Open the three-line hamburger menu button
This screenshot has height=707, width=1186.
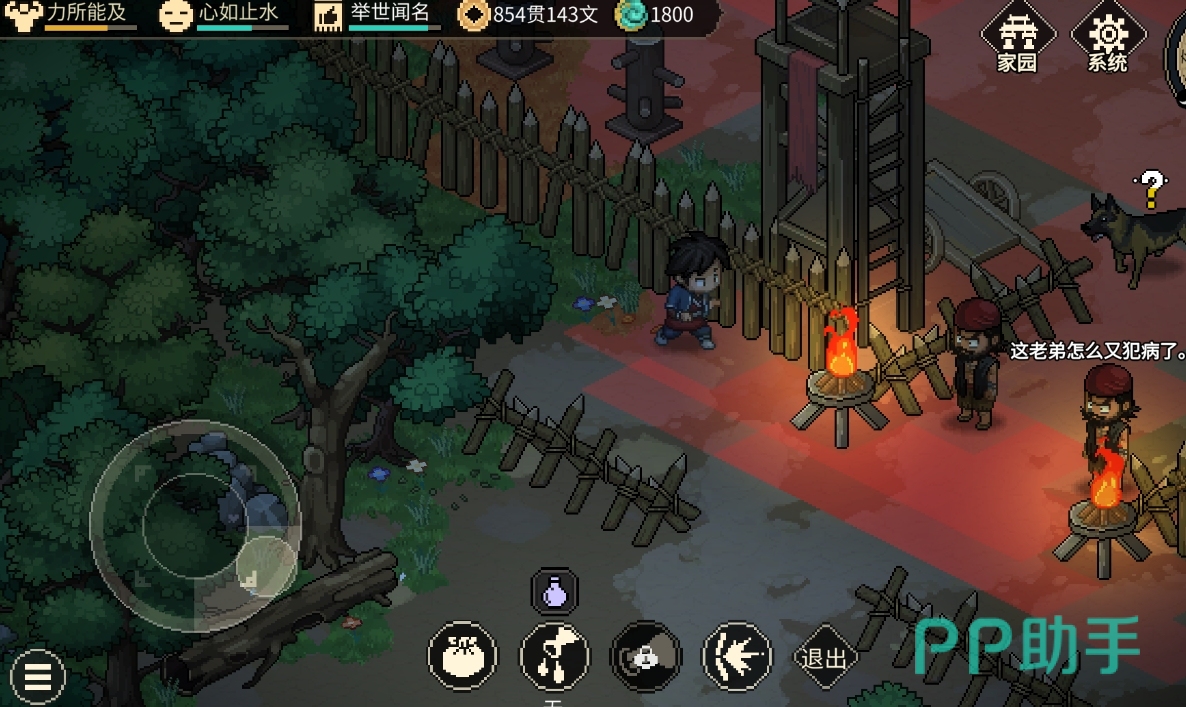click(38, 677)
